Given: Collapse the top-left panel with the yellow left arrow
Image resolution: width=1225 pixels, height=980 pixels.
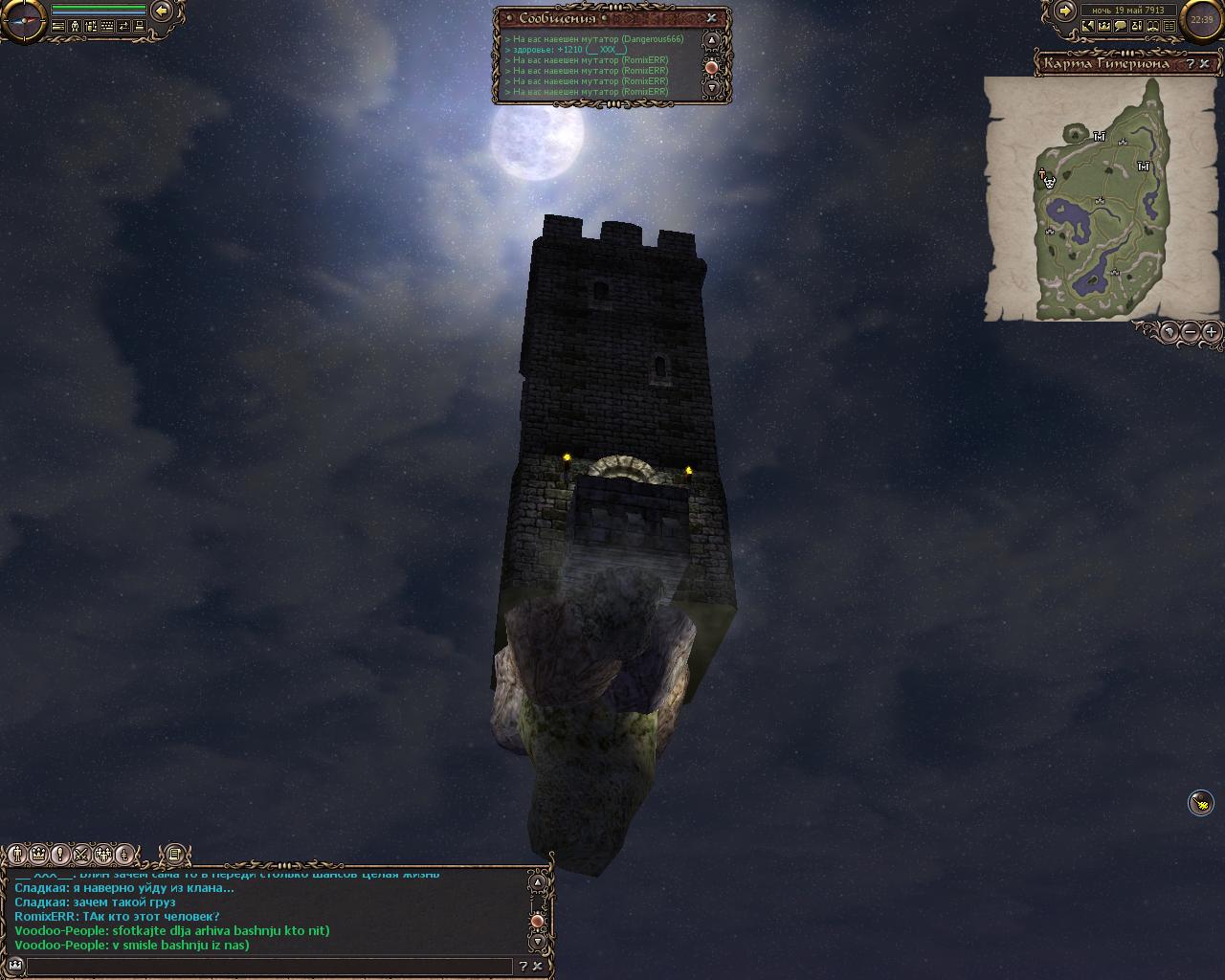Looking at the screenshot, I should click(x=162, y=11).
